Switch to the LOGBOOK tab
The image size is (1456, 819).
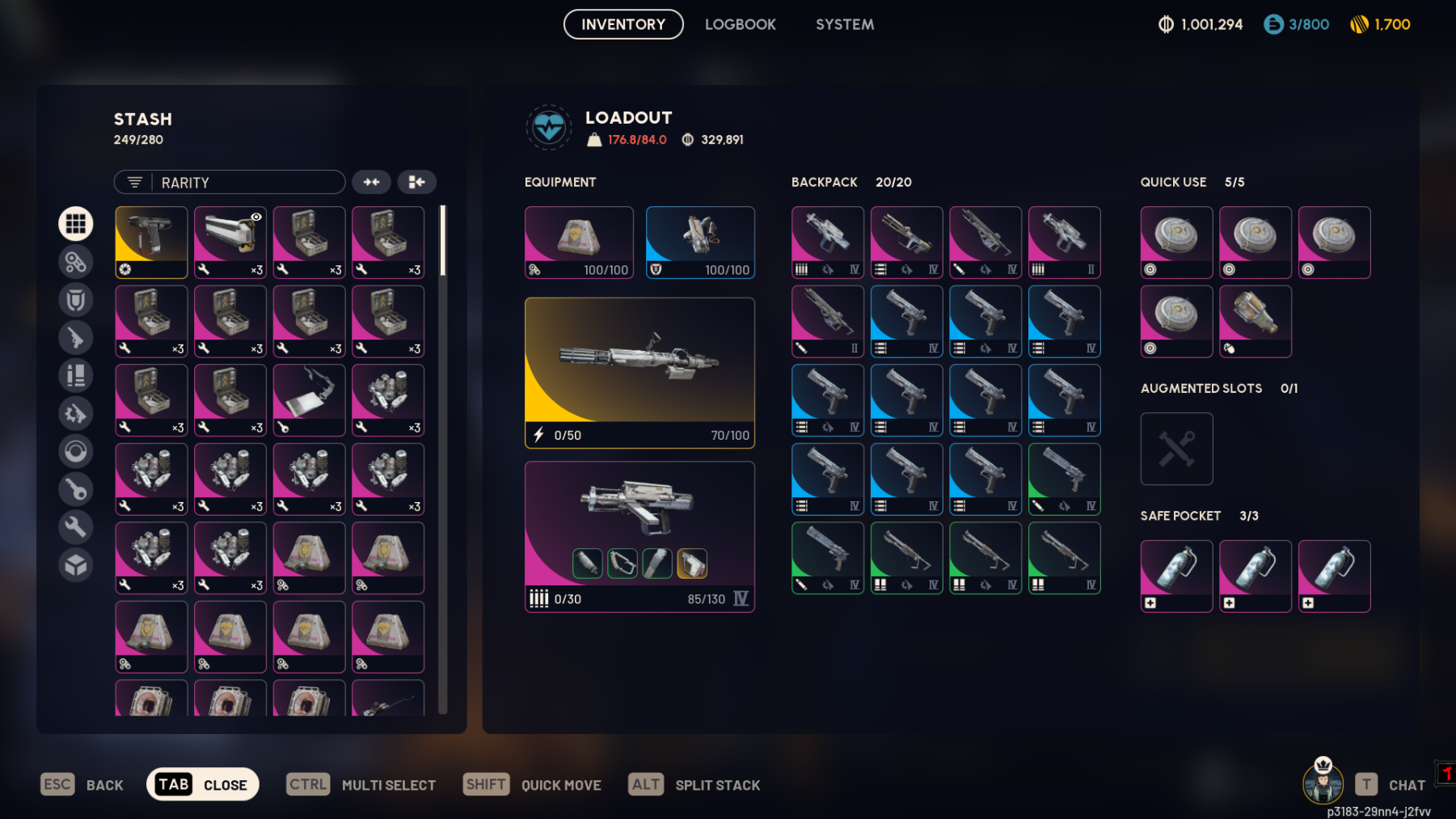coord(740,24)
